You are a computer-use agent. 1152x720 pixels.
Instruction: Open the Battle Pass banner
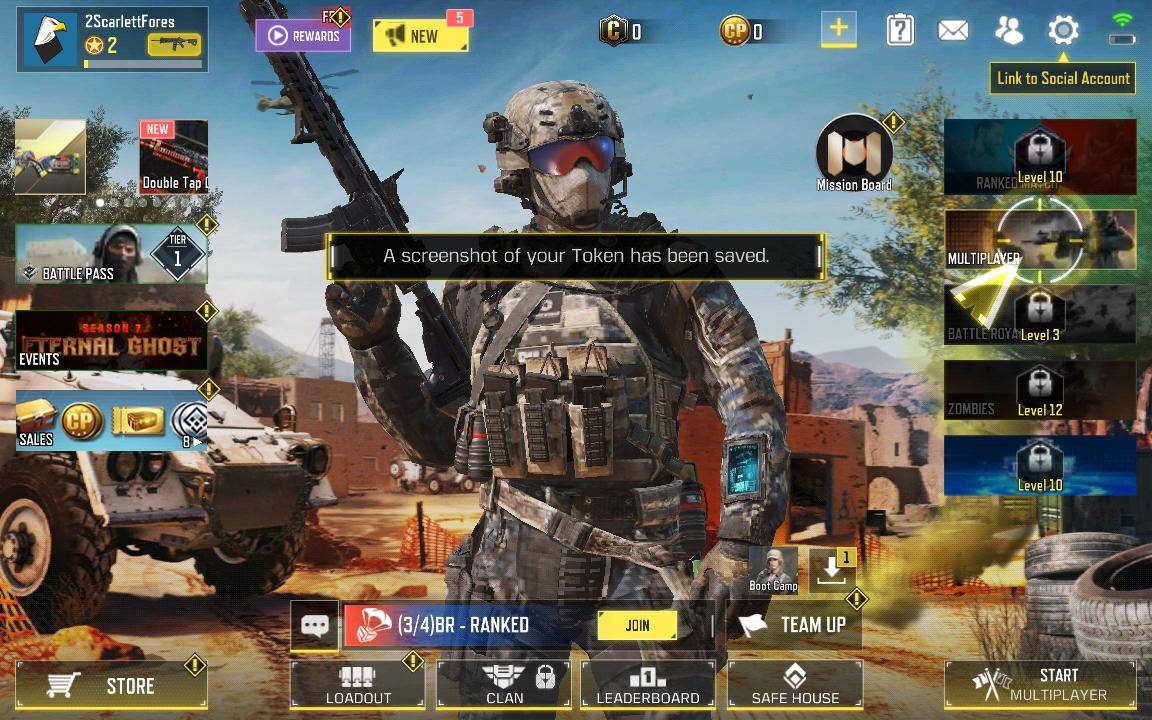point(111,254)
